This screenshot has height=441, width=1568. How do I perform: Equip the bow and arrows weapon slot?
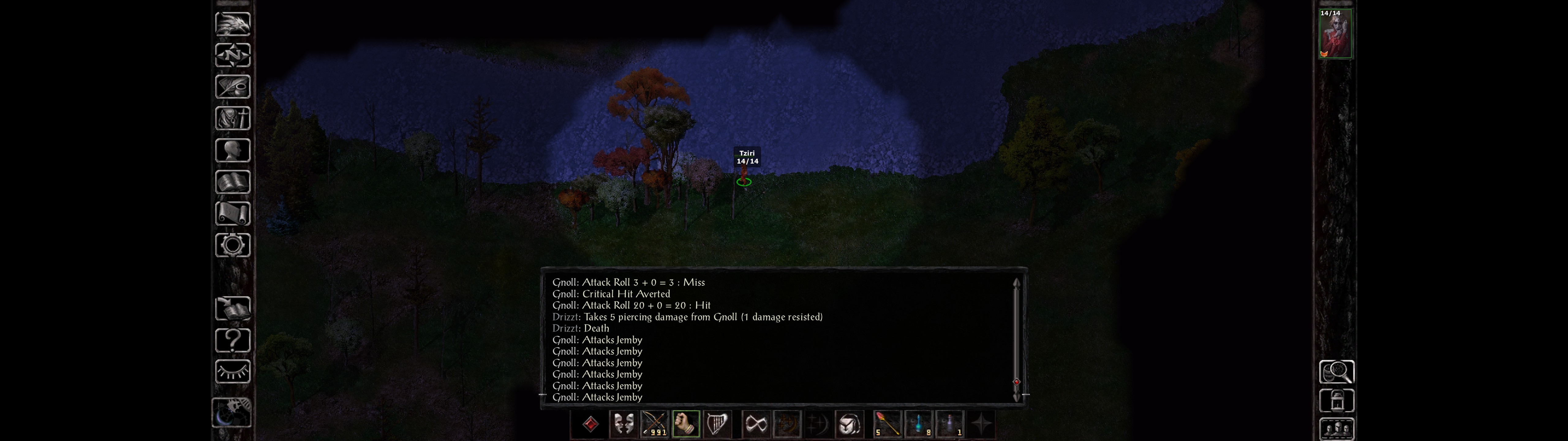tap(654, 424)
